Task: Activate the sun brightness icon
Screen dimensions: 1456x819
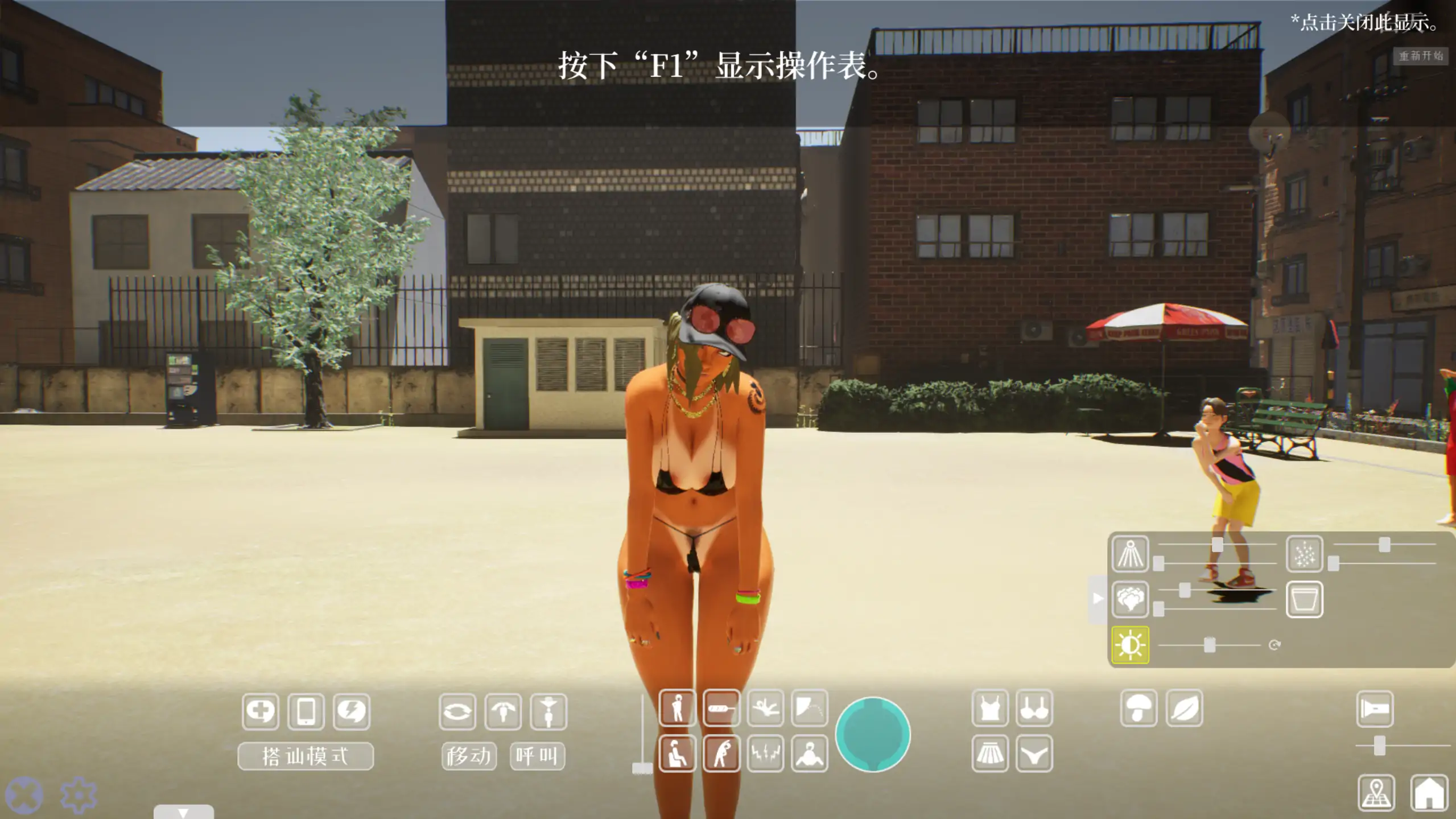Action: pyautogui.click(x=1130, y=645)
